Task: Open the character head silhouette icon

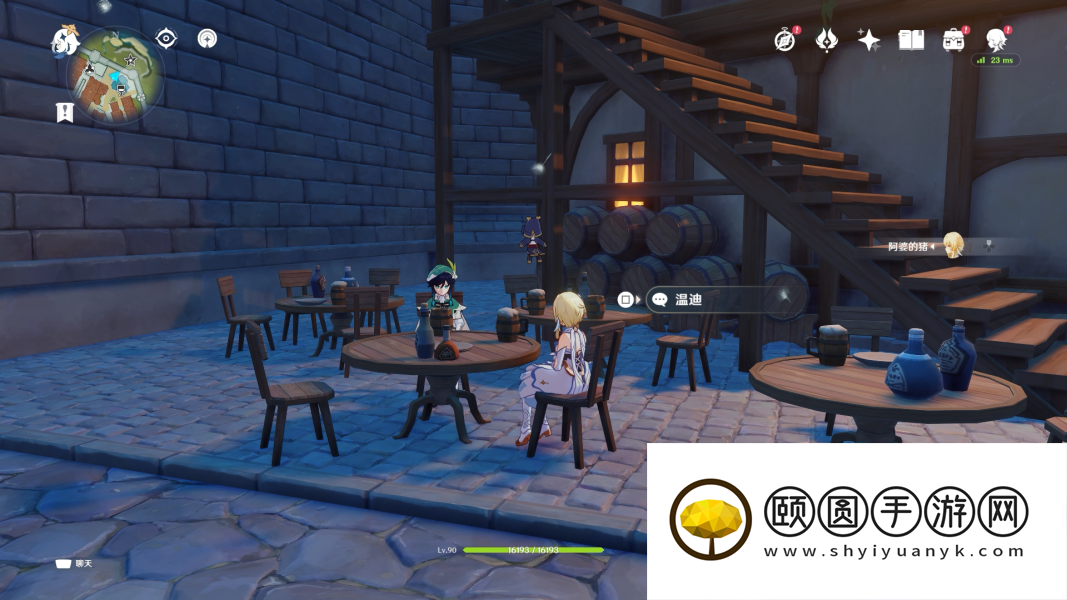Action: point(996,40)
